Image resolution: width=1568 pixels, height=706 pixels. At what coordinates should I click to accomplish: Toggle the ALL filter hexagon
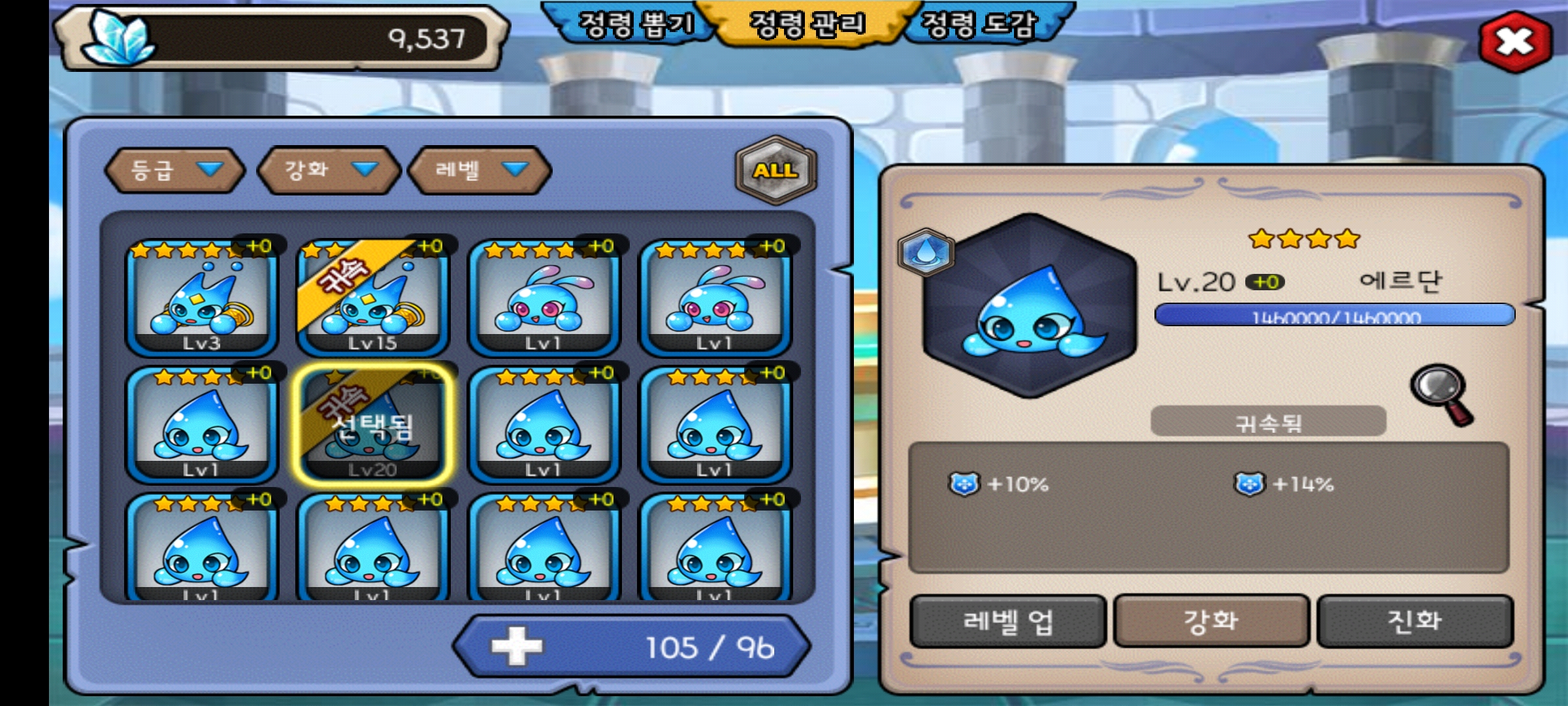tap(776, 170)
